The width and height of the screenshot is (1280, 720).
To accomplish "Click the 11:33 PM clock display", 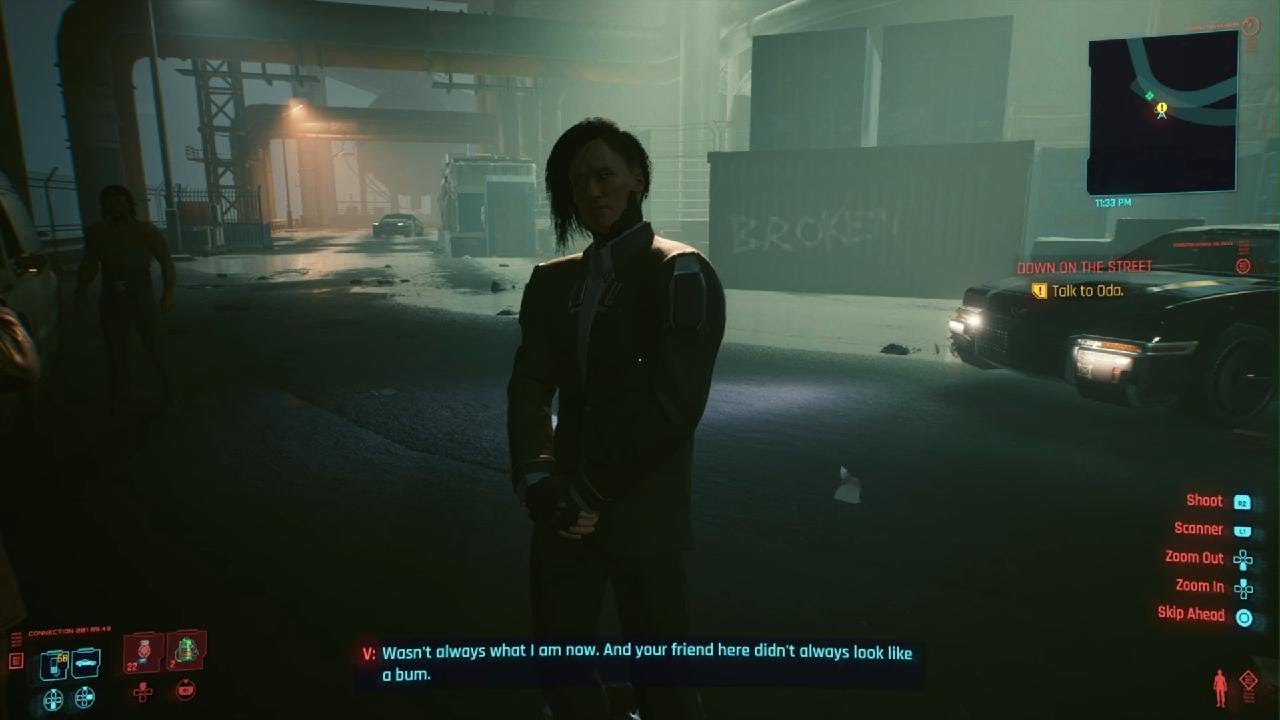I will (1112, 200).
